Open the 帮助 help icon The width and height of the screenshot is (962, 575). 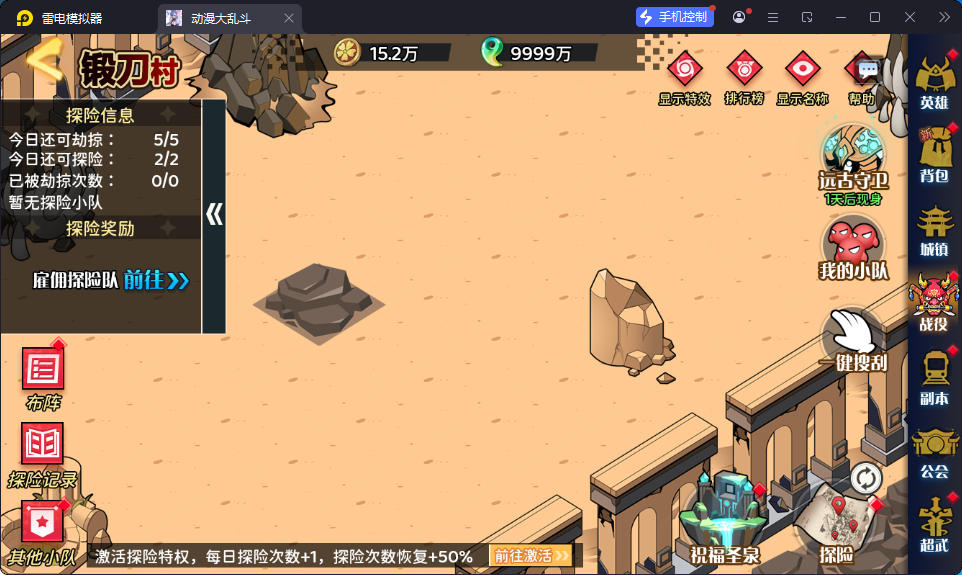click(863, 72)
